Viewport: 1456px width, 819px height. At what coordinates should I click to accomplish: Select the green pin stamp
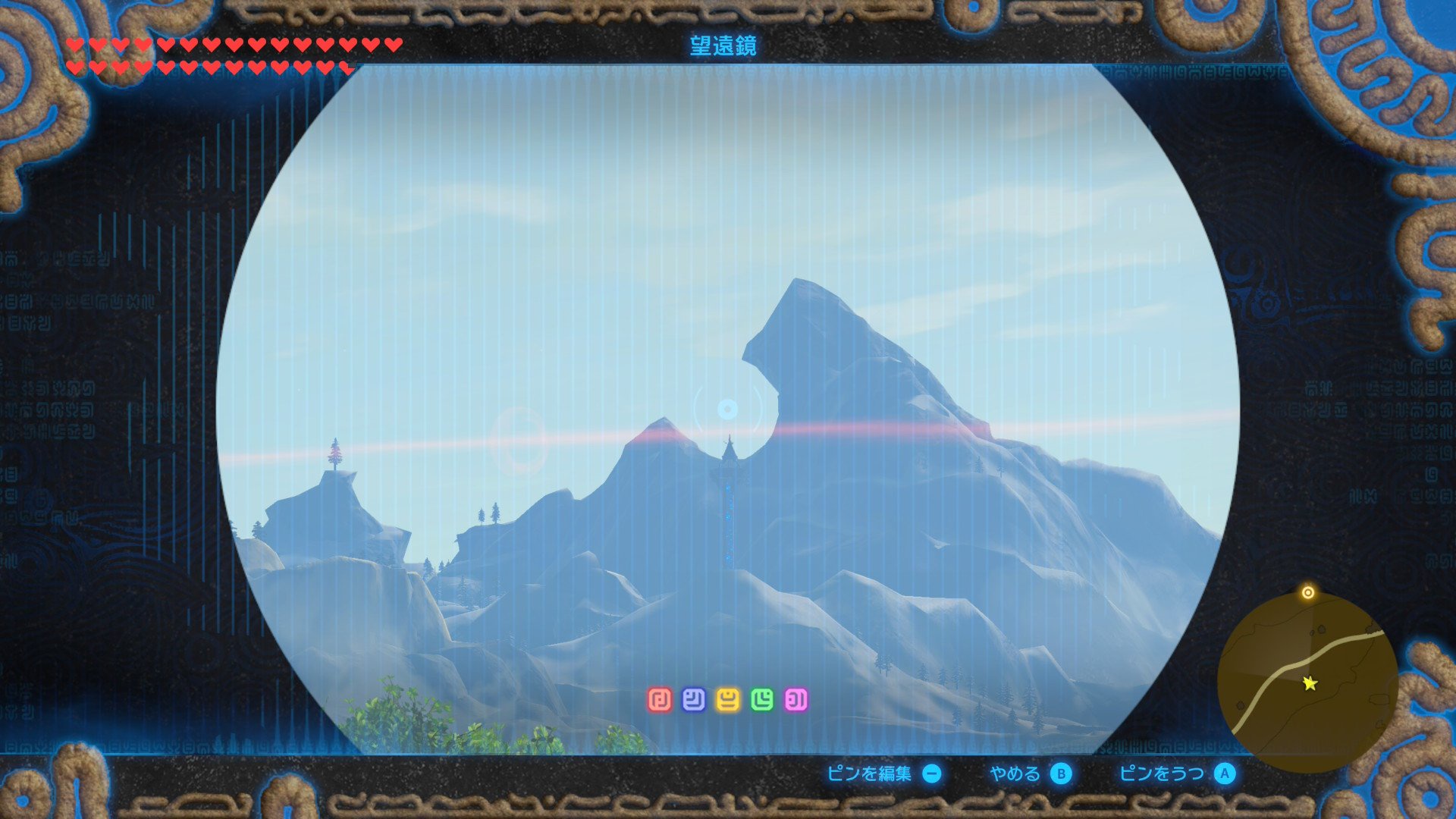point(762,700)
